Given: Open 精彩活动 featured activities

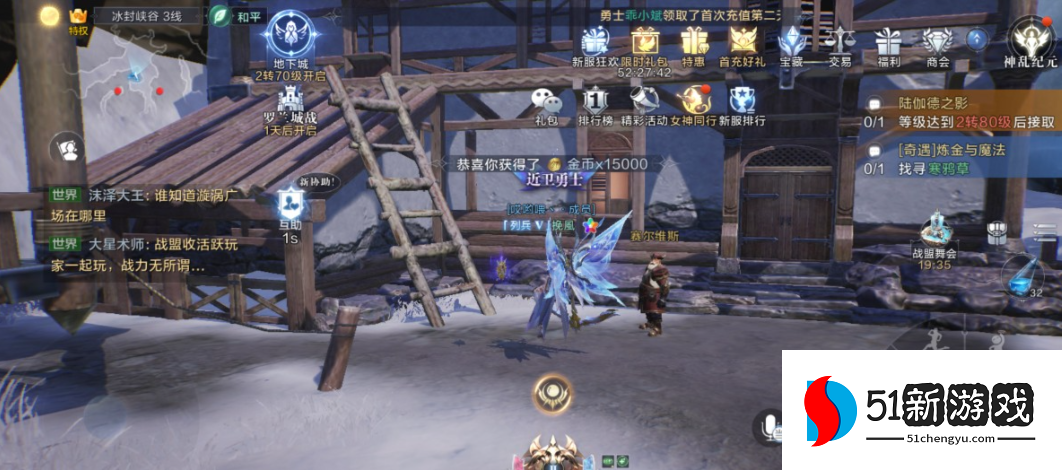Looking at the screenshot, I should 644,102.
